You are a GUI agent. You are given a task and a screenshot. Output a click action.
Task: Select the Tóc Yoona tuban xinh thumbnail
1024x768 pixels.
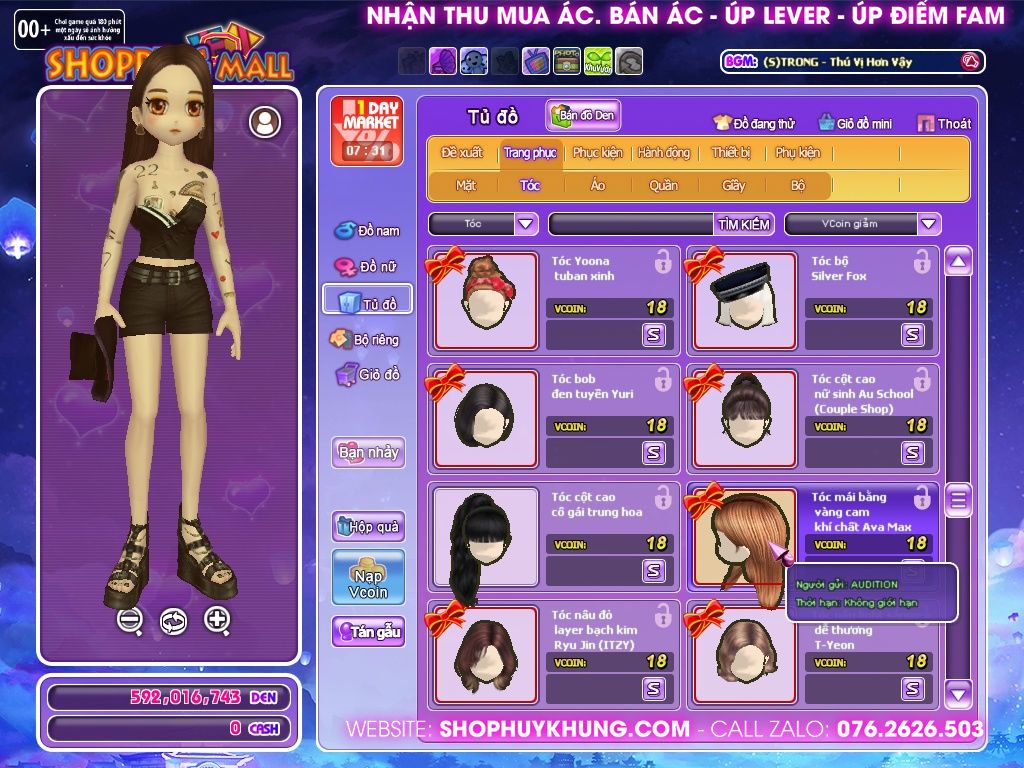tap(486, 300)
